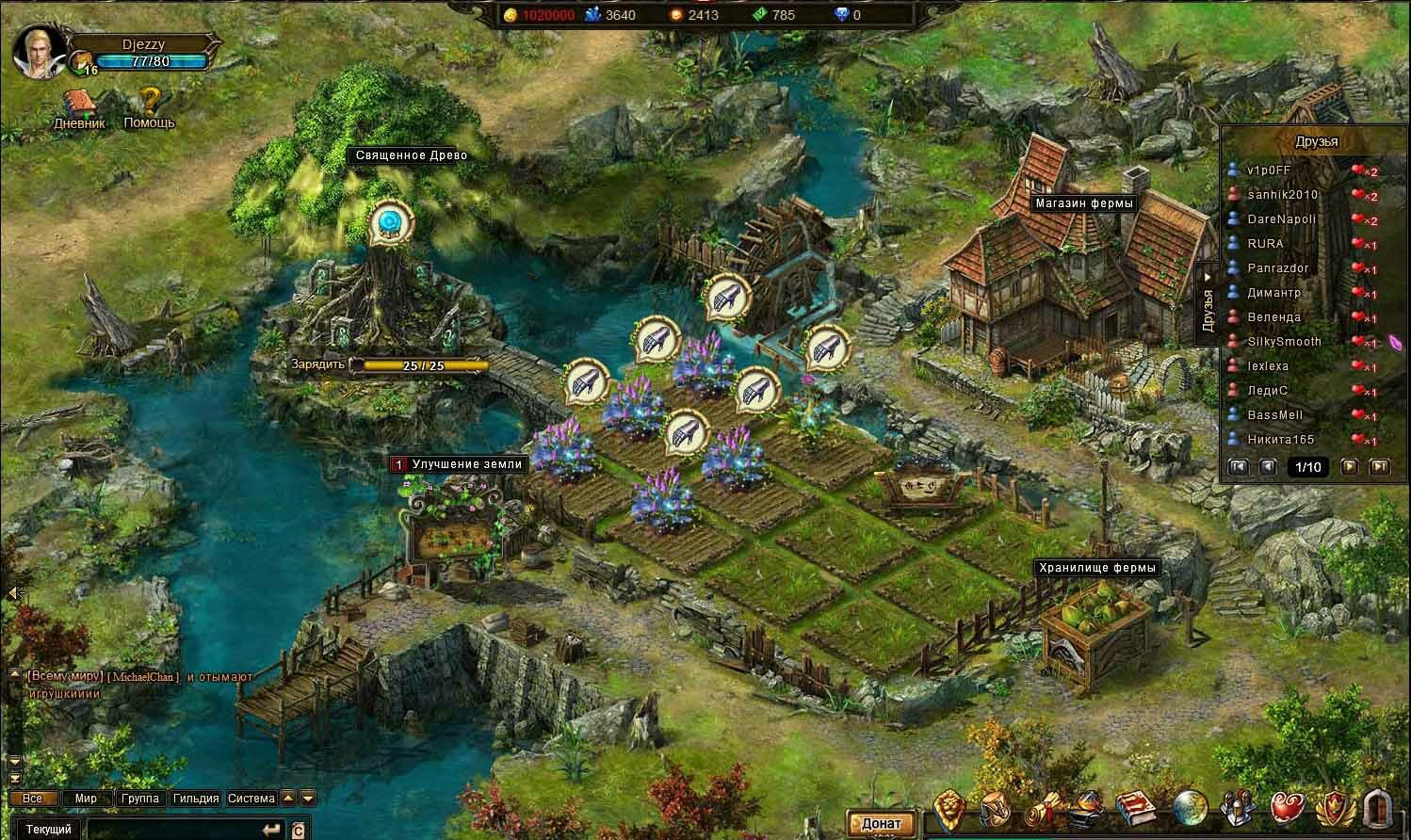Go to next friends list page
The image size is (1411, 840).
[1350, 466]
